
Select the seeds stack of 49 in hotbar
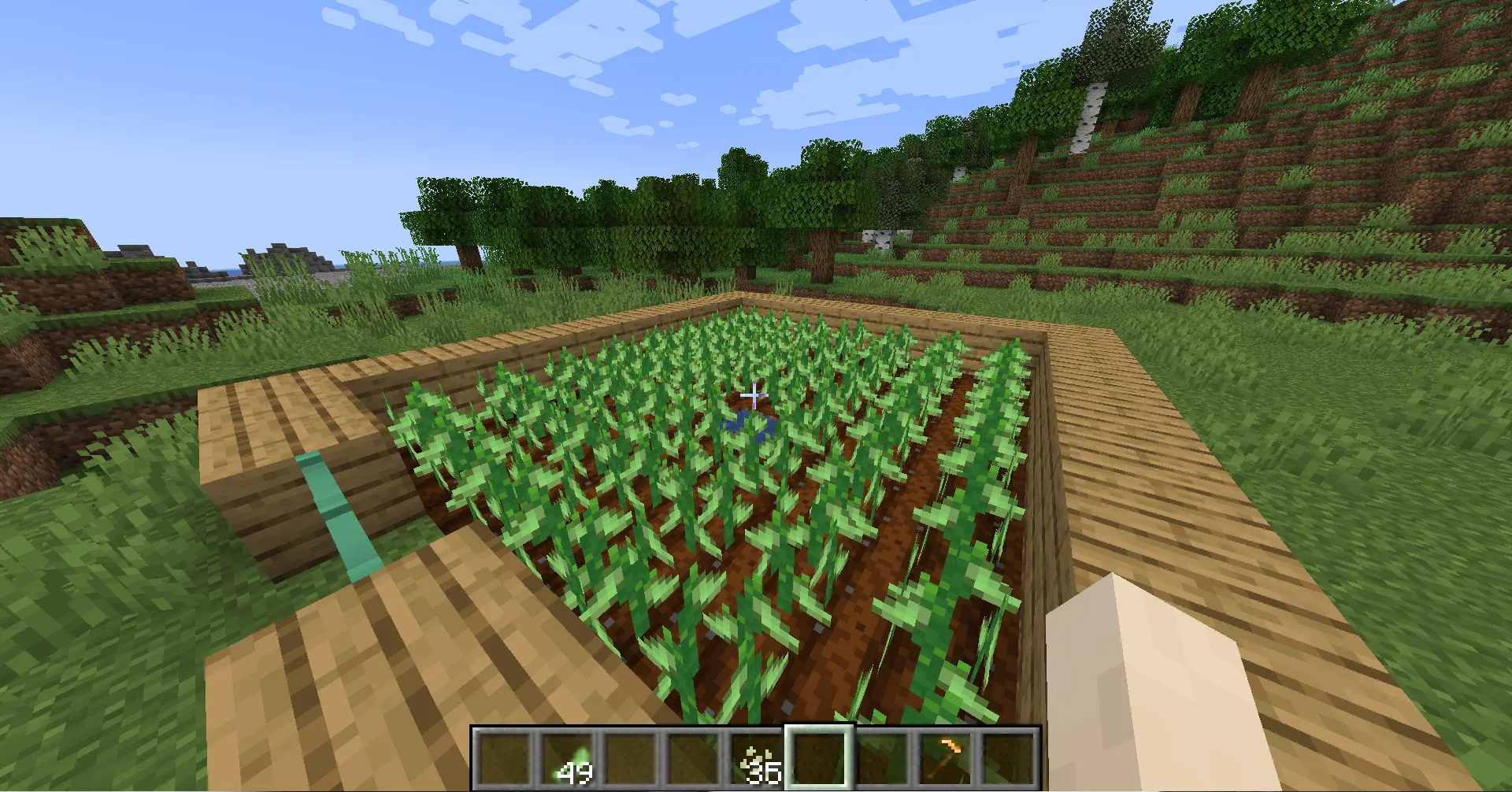[569, 757]
